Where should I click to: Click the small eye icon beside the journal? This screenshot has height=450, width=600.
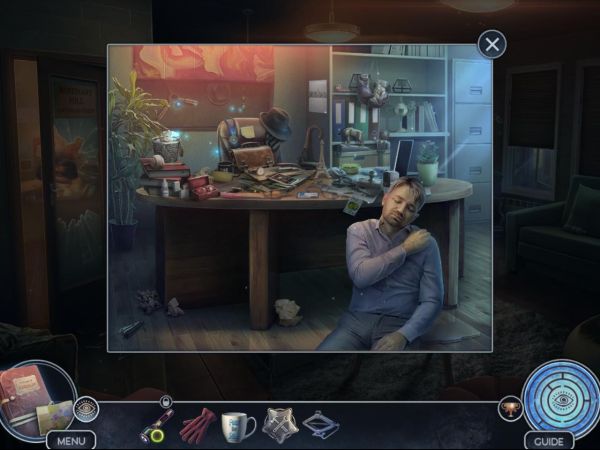coord(86,408)
